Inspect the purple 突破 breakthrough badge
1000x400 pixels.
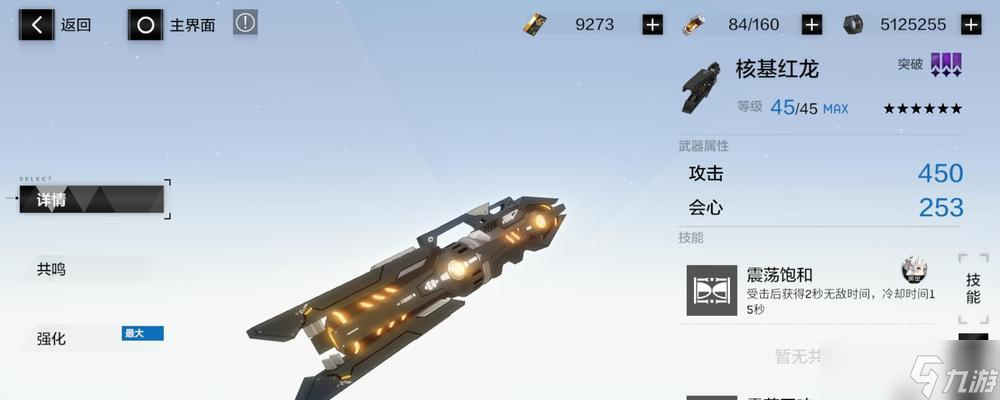coord(945,66)
